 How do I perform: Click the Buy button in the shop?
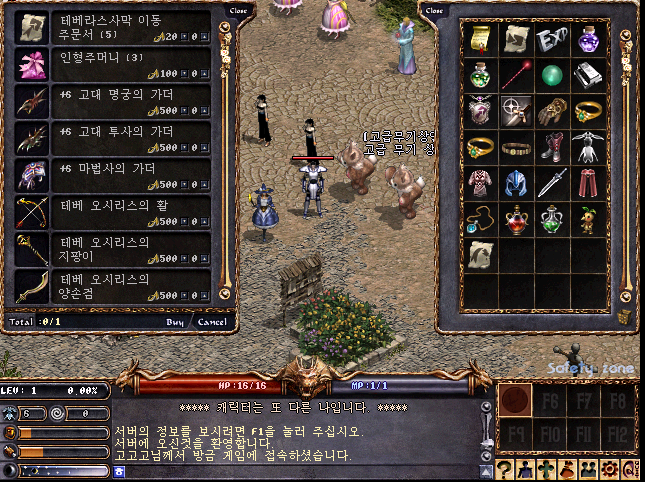pyautogui.click(x=175, y=322)
